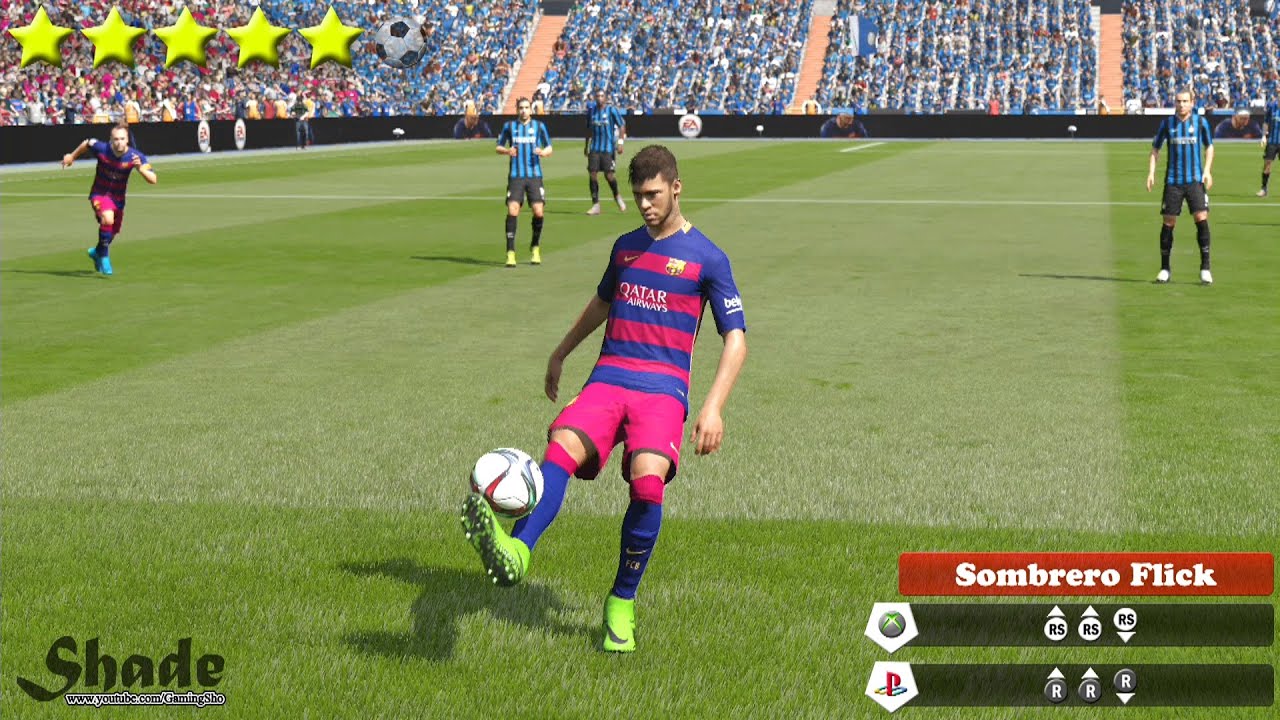Open the youtube.com/GamingSho watermark link
Viewport: 1280px width, 720px height.
[145, 699]
